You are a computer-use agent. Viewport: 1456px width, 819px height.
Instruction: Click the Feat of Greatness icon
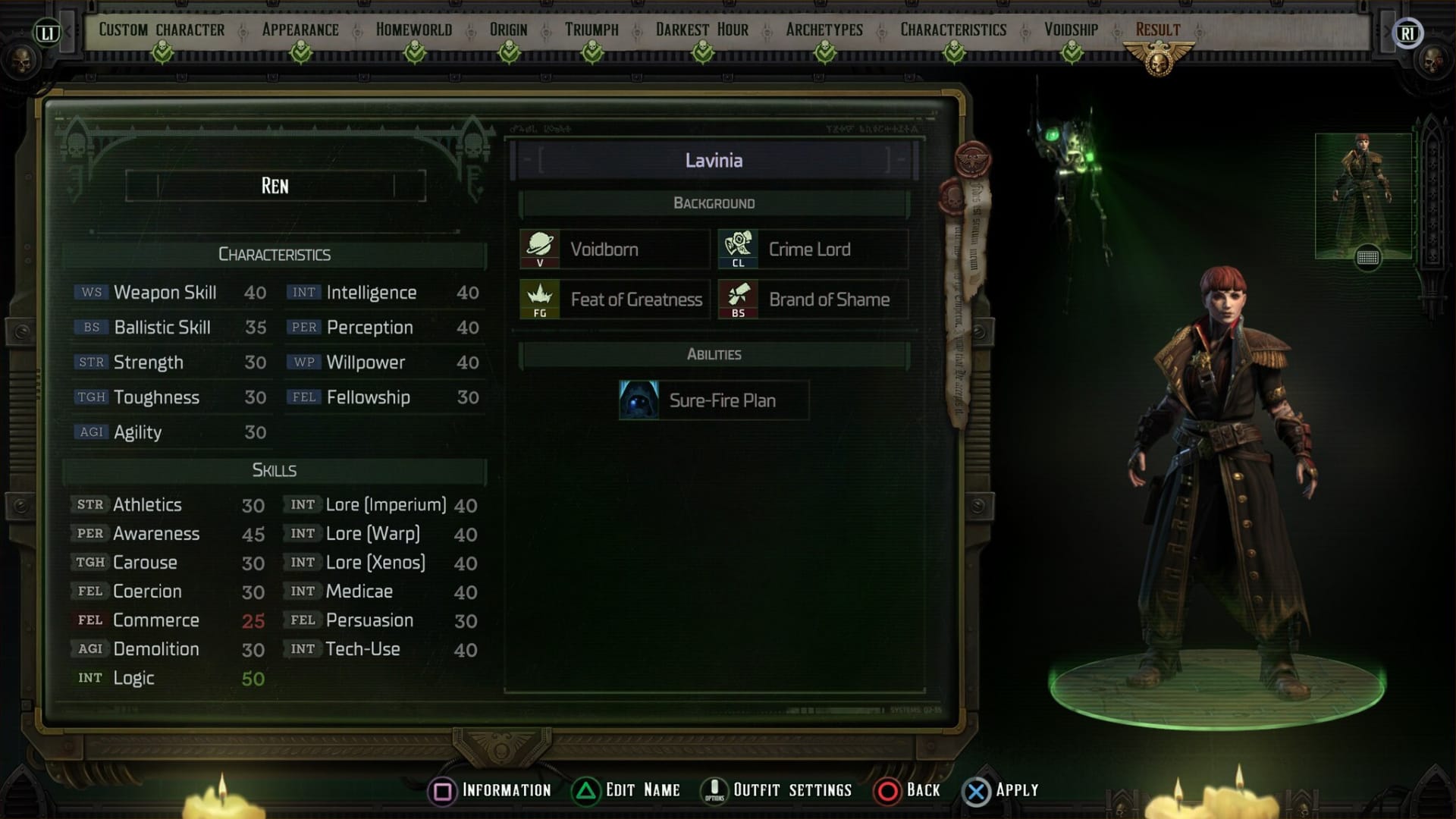point(540,299)
